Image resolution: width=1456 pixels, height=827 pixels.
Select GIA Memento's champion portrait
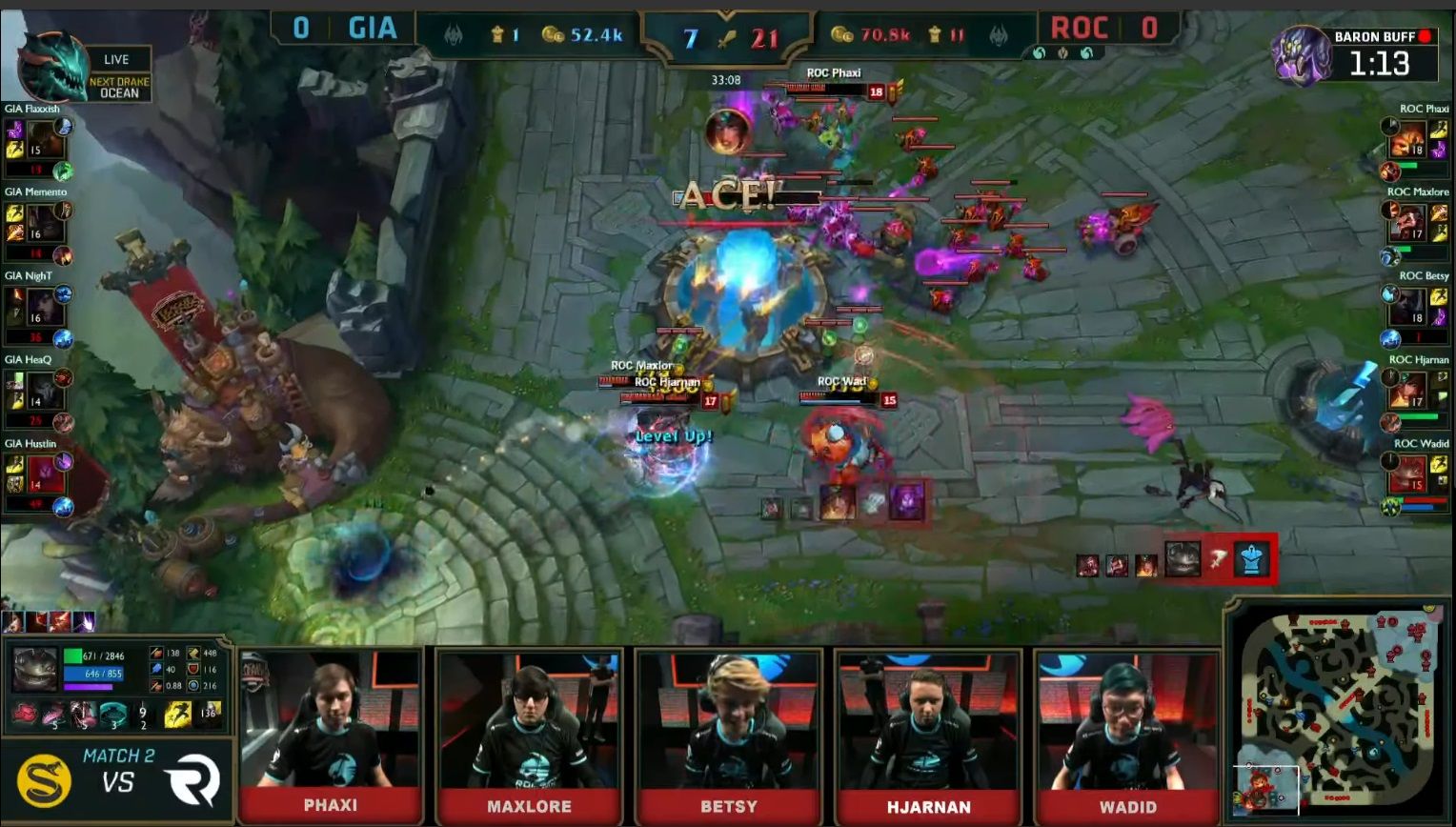point(44,225)
